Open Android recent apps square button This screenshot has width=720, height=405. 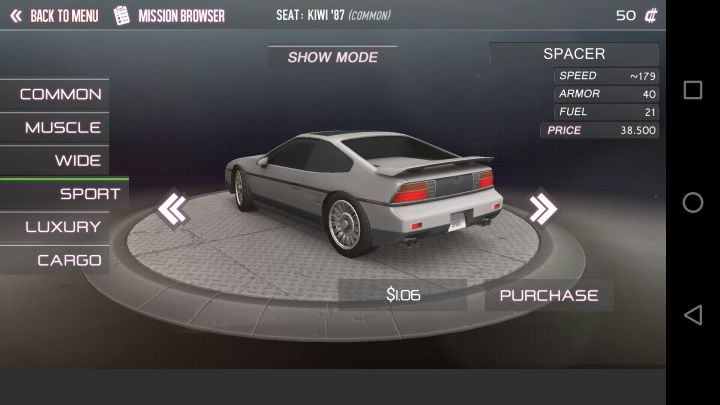pyautogui.click(x=692, y=90)
